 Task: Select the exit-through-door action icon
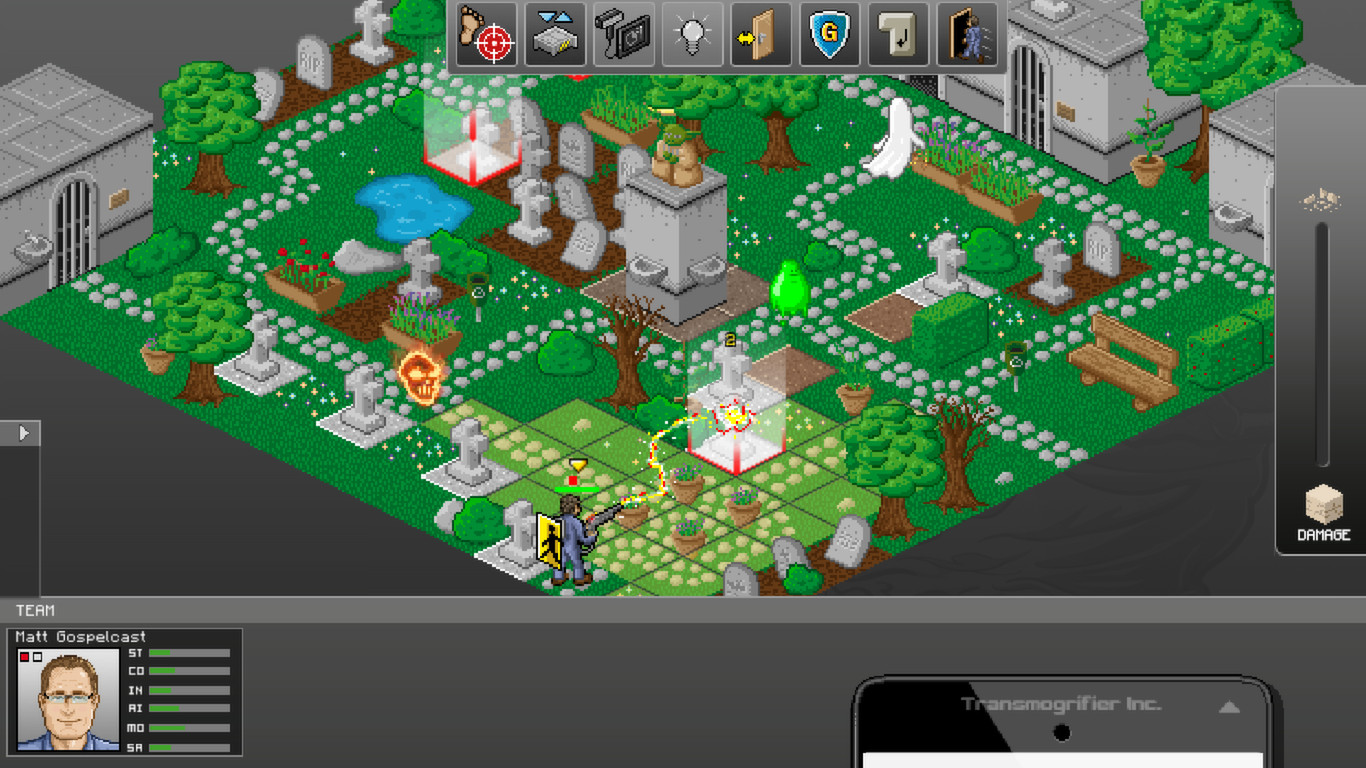click(x=967, y=35)
